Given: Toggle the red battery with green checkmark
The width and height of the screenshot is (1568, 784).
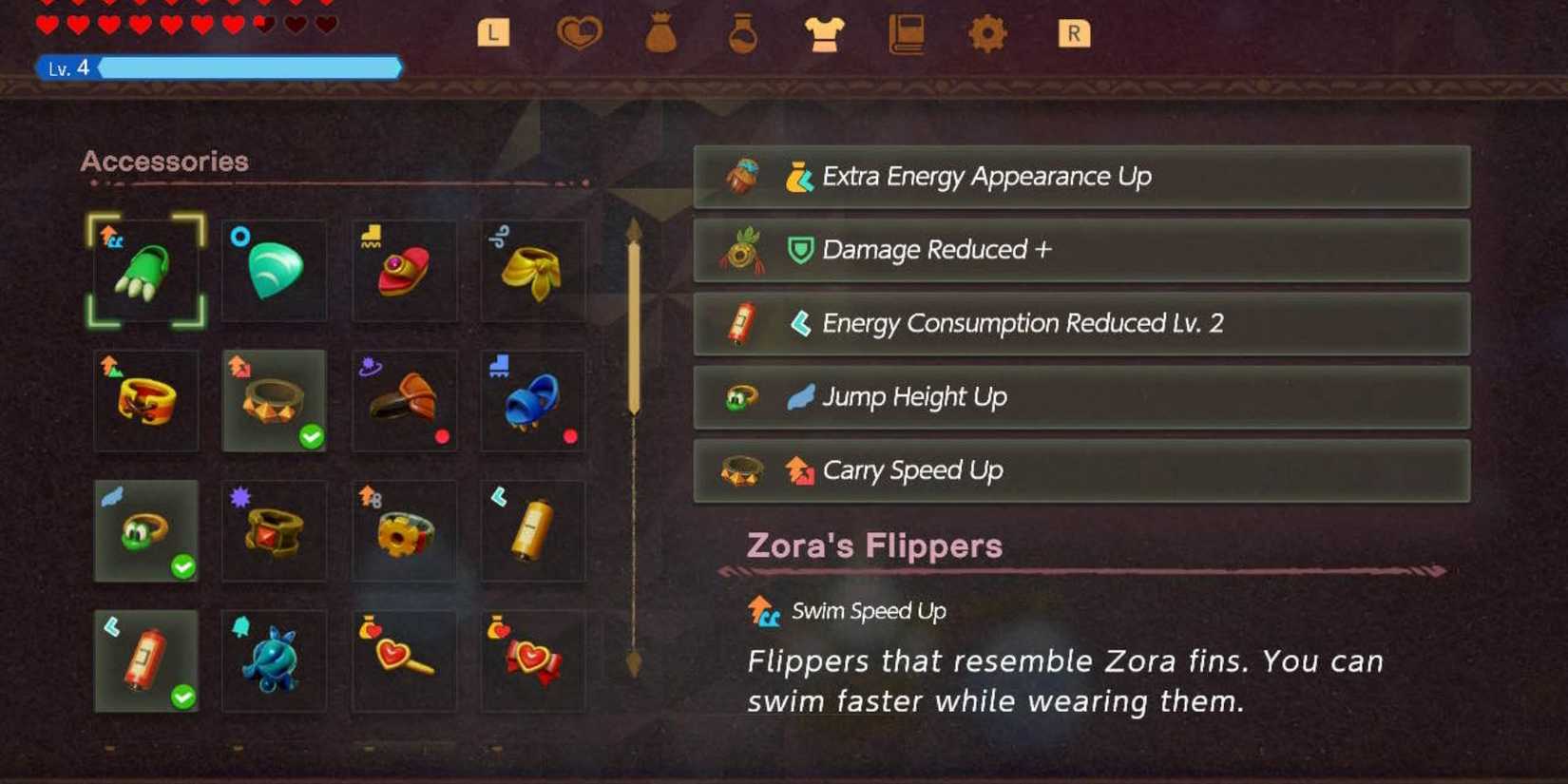Looking at the screenshot, I should pos(144,660).
